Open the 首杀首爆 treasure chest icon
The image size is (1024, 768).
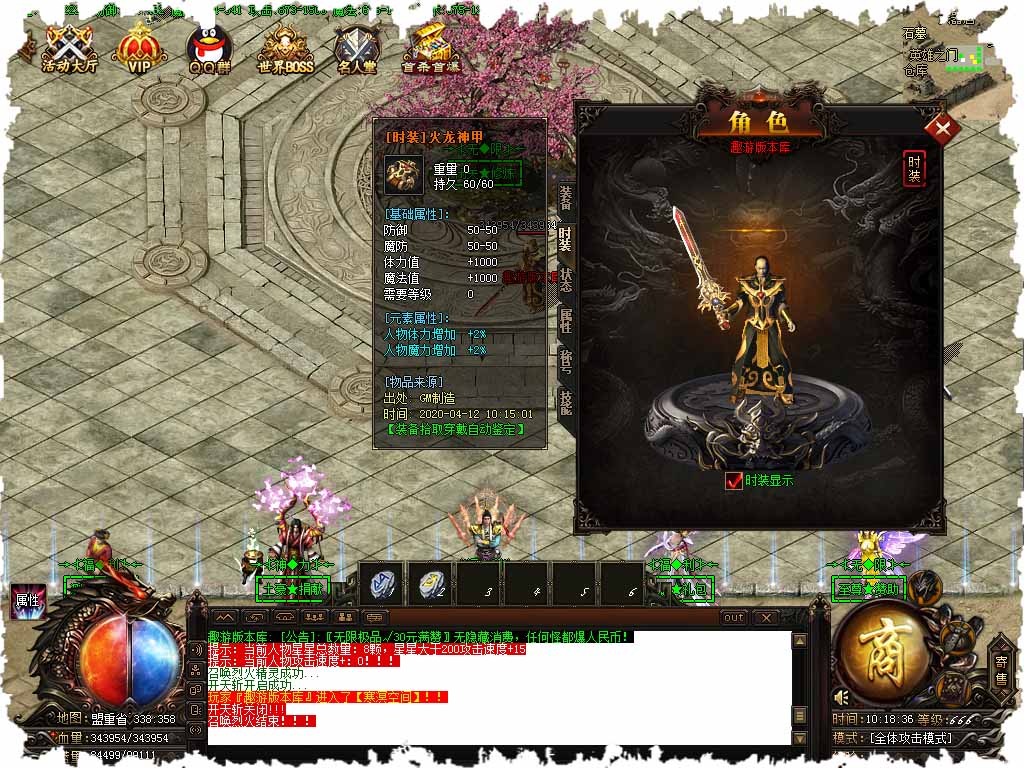tap(431, 49)
